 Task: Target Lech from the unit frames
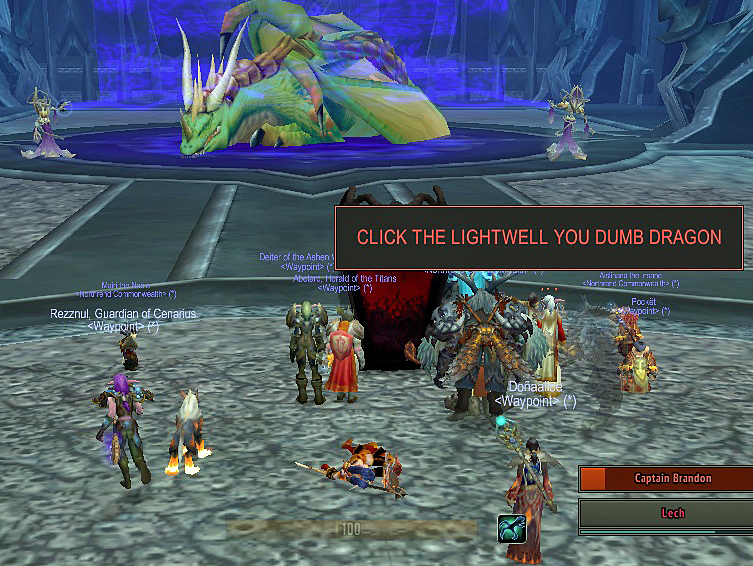click(666, 513)
